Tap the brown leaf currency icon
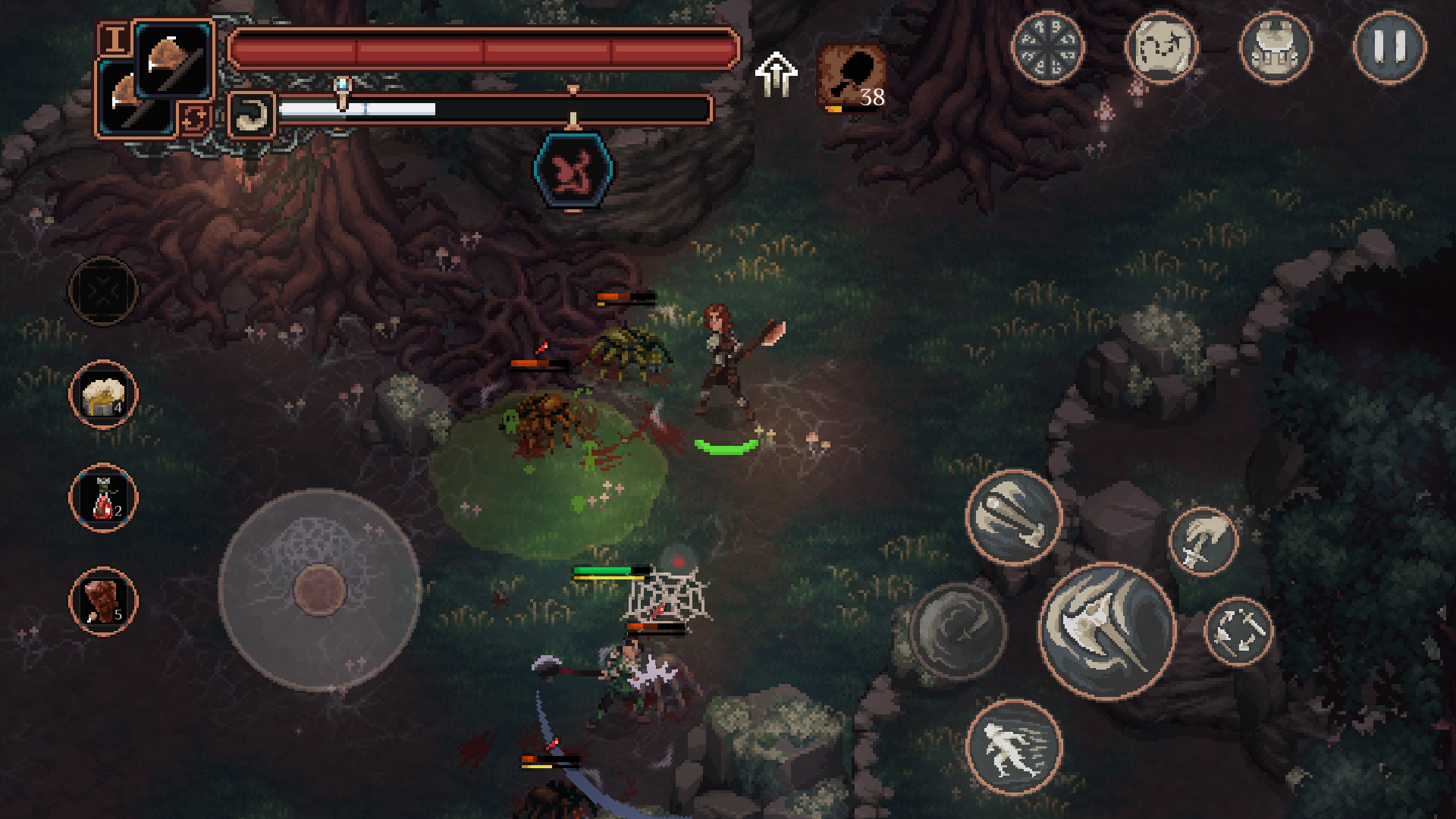This screenshot has height=819, width=1456. point(852,76)
